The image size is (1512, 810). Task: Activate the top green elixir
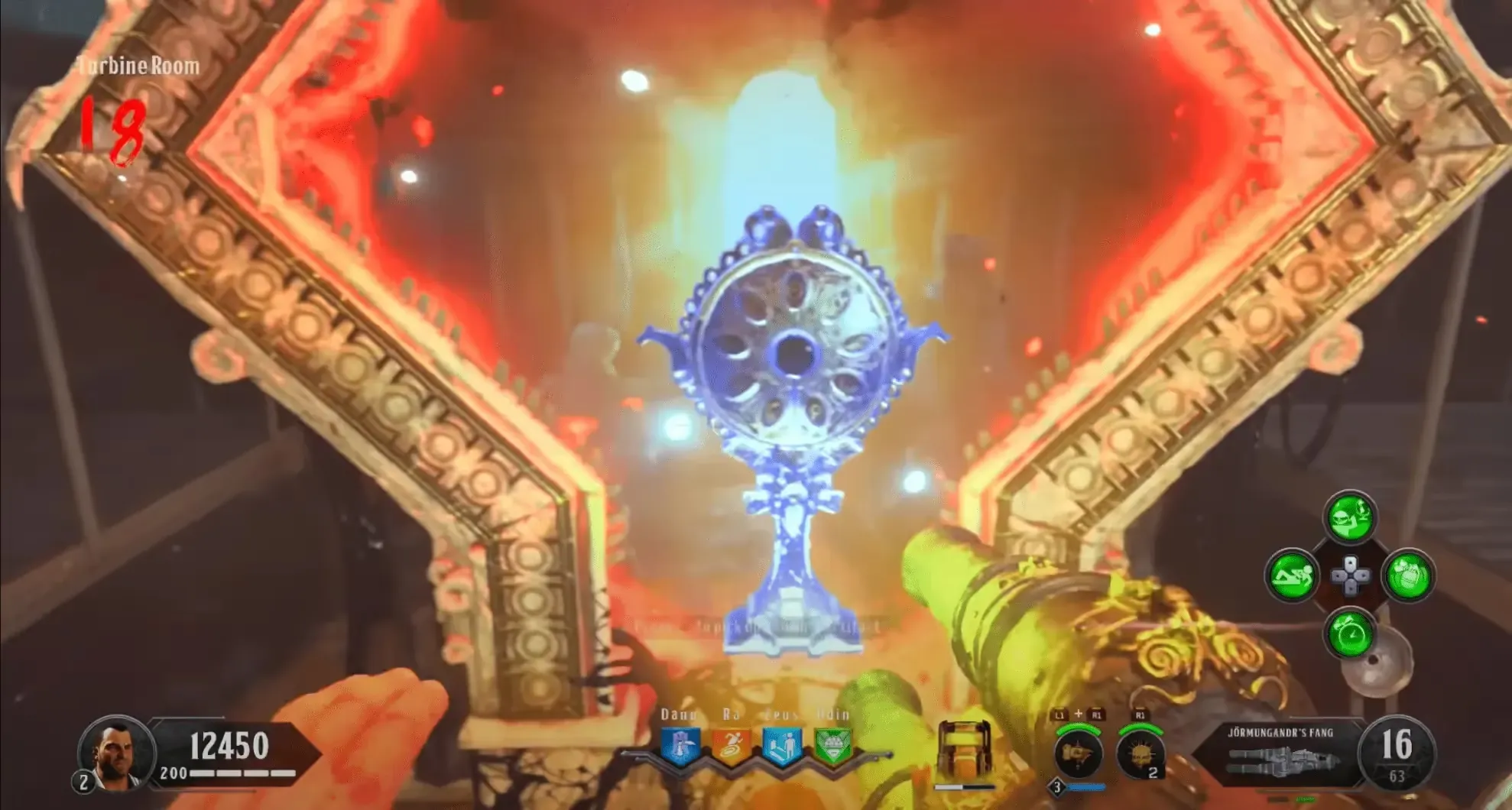click(x=1350, y=517)
